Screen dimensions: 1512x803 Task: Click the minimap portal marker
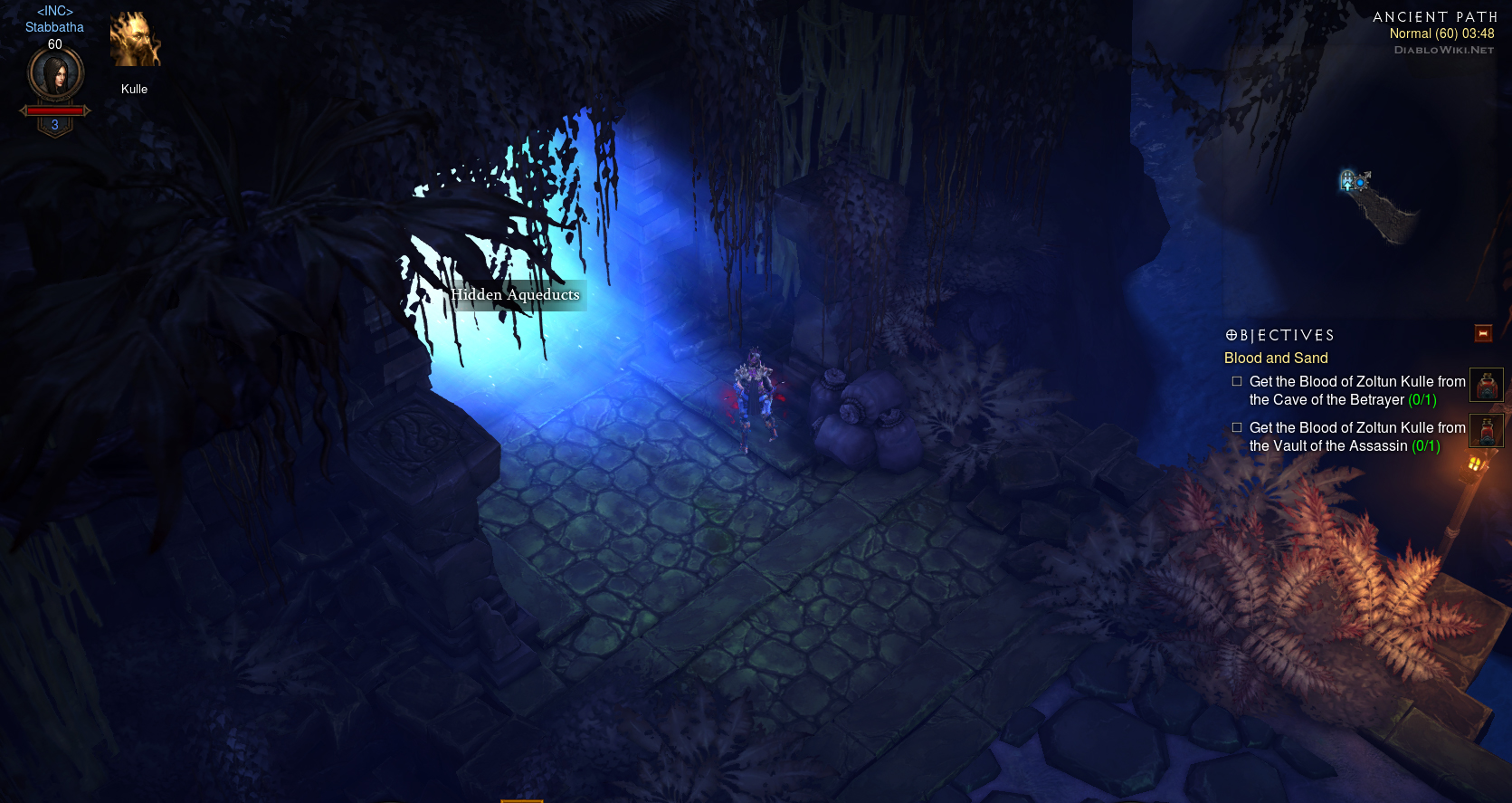click(1347, 180)
